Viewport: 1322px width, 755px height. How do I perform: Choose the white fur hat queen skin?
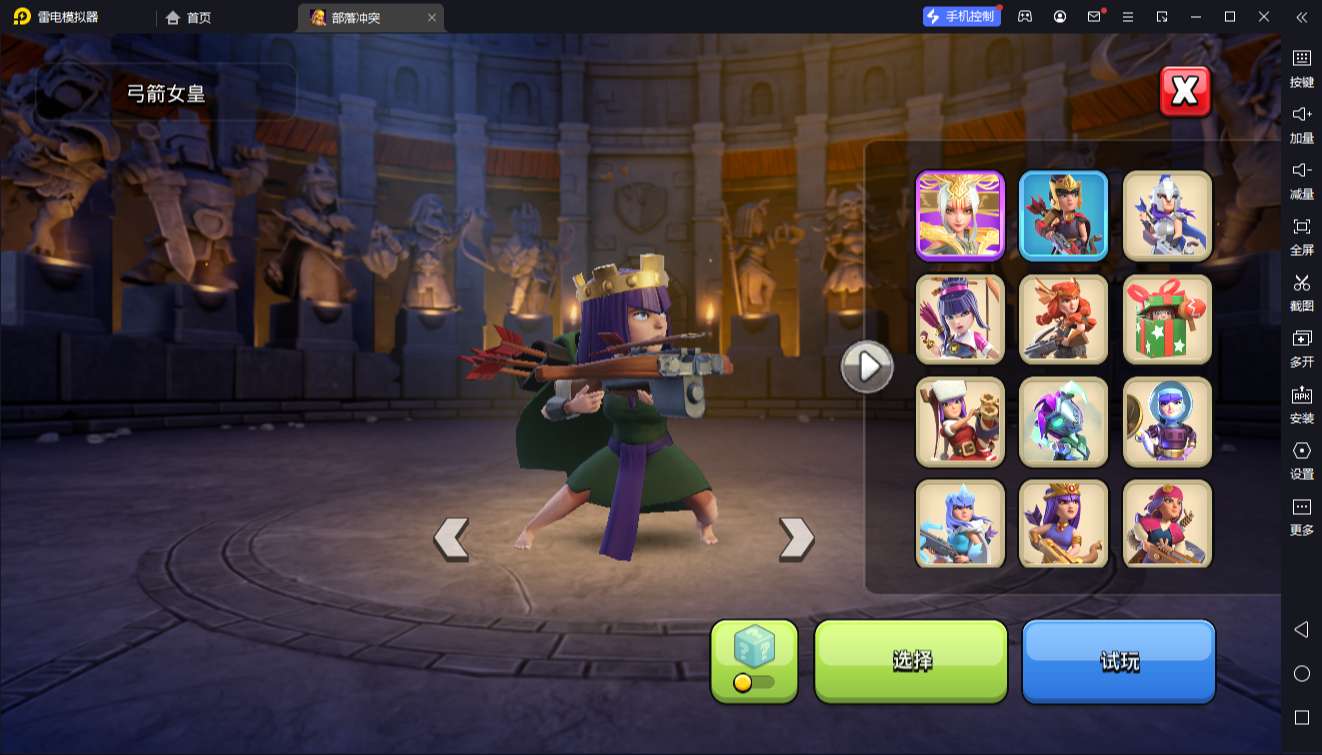click(960, 422)
